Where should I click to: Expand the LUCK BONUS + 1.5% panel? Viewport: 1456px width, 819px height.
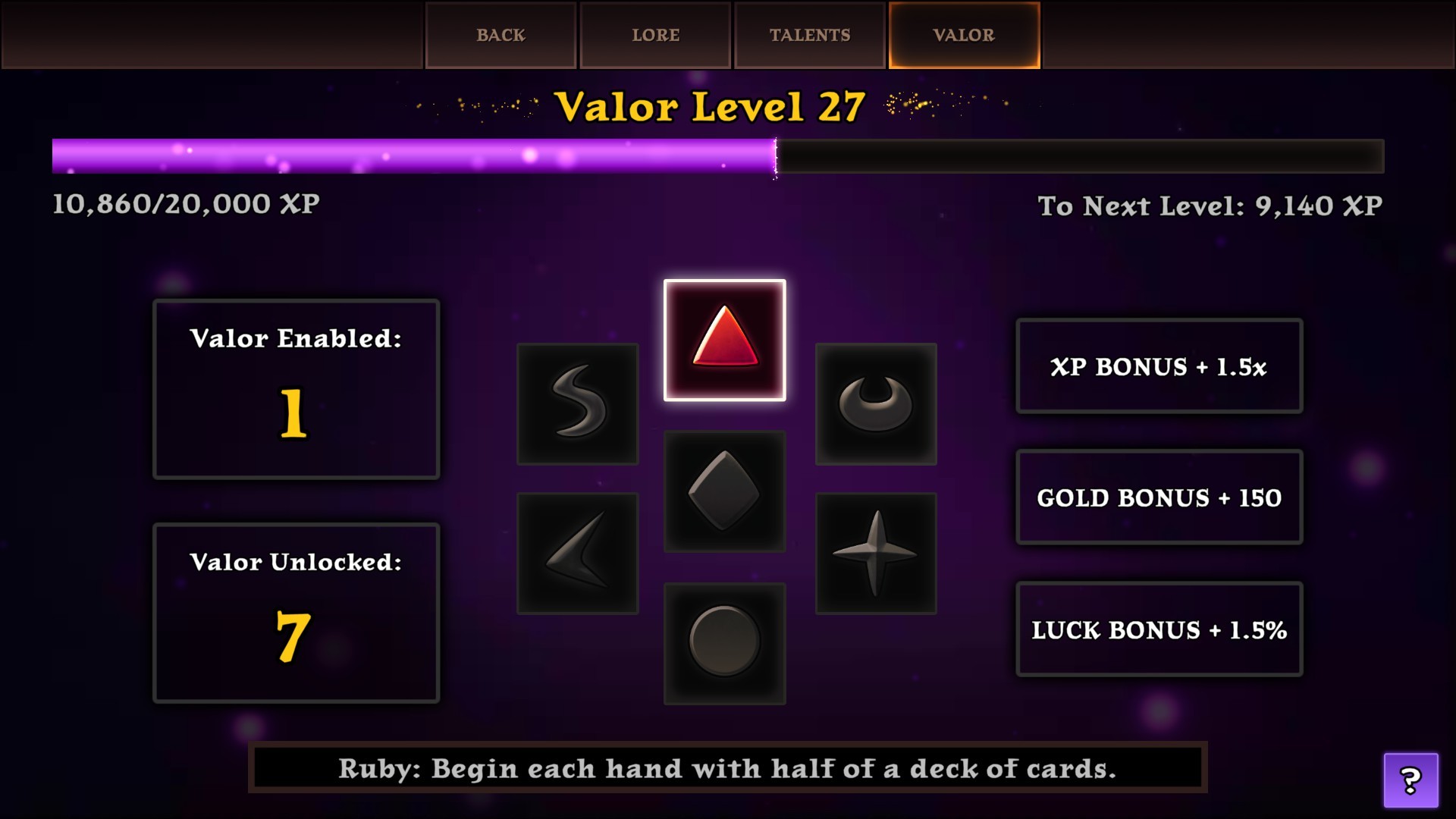pos(1159,629)
